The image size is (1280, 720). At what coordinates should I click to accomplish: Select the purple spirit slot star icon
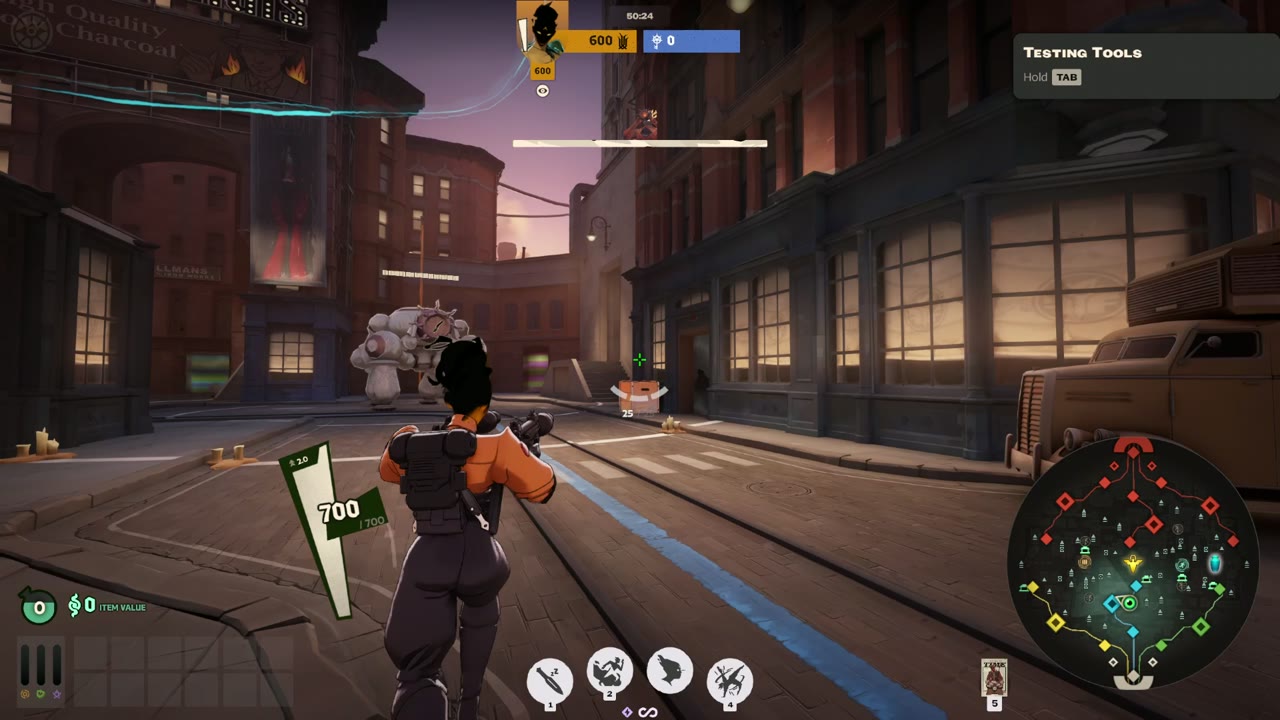click(56, 694)
